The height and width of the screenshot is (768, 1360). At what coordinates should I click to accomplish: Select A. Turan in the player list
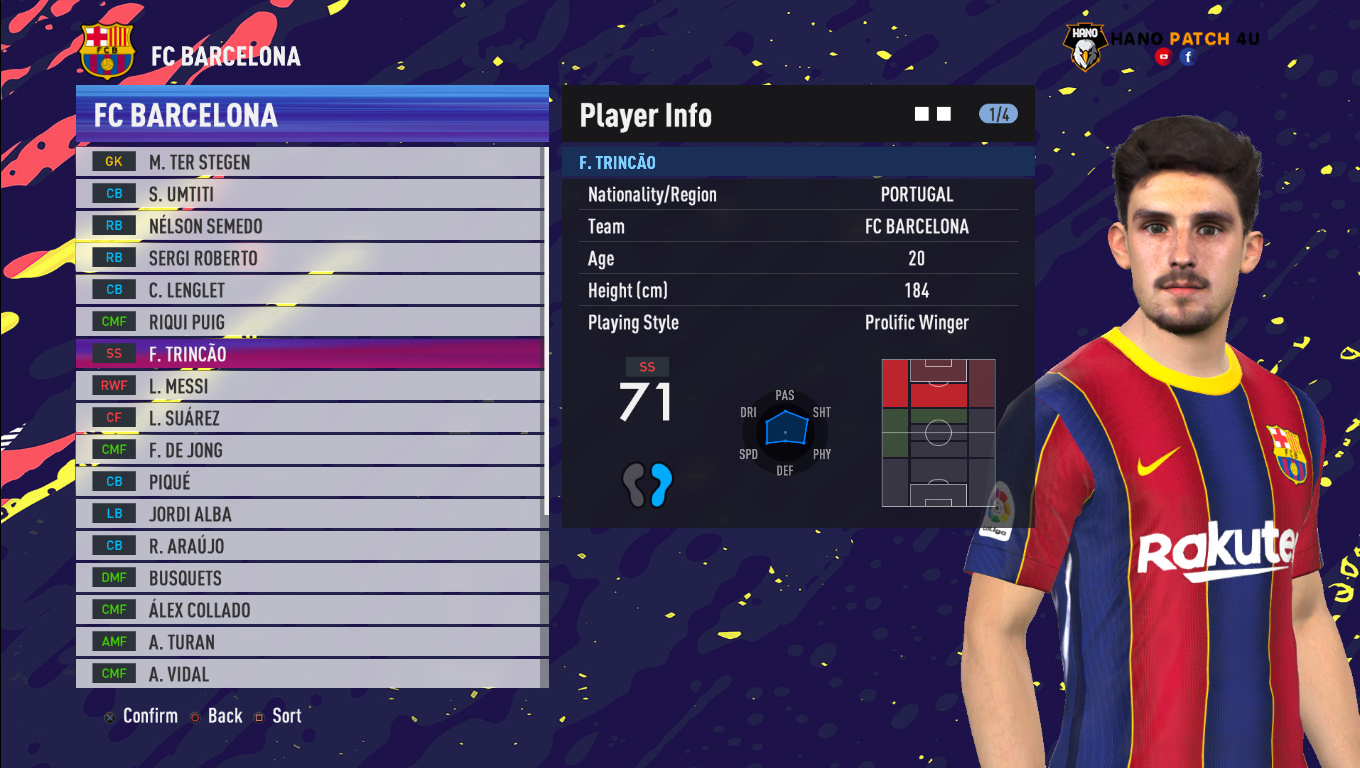coord(310,642)
